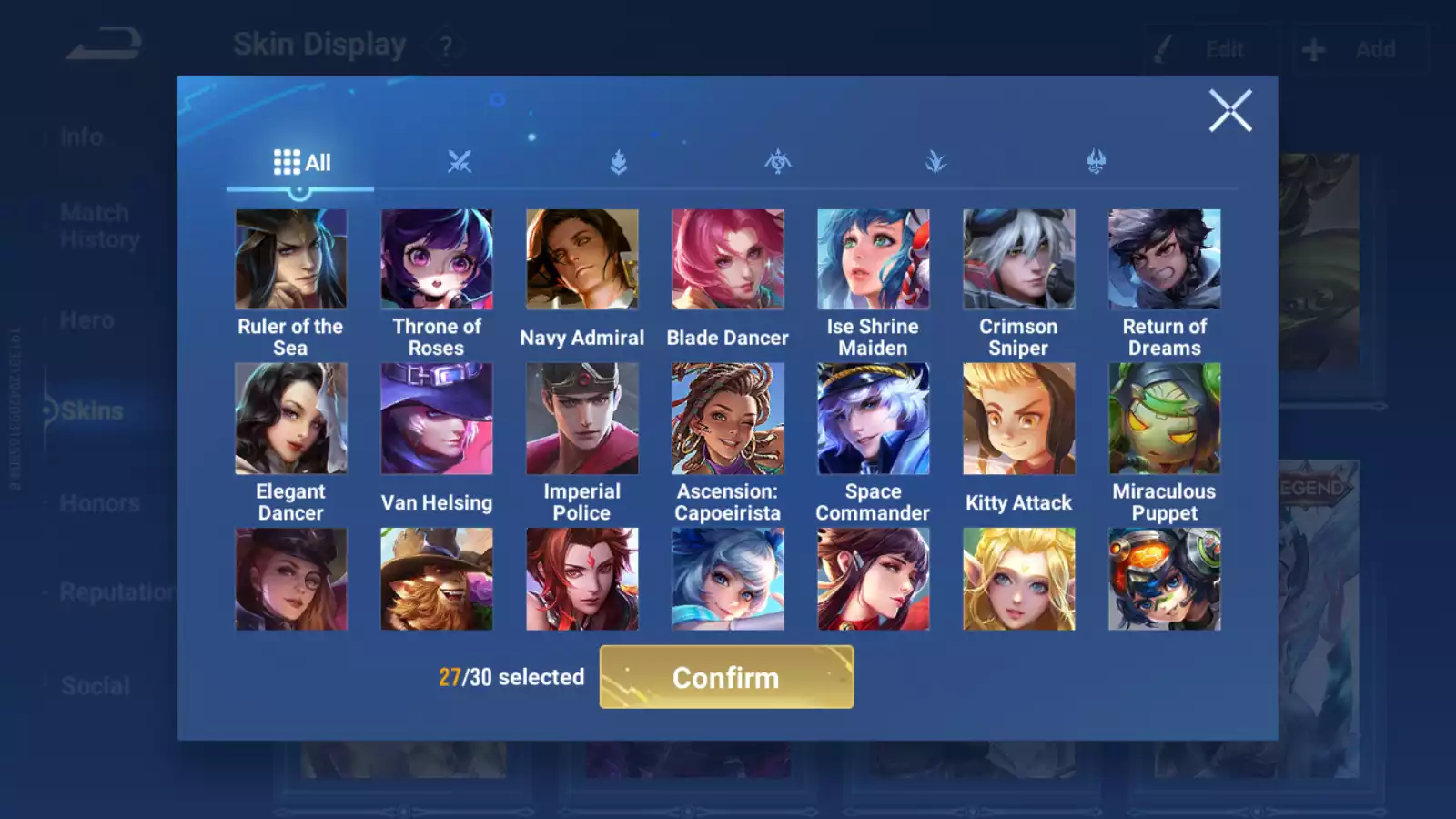Image resolution: width=1456 pixels, height=819 pixels.
Task: Choose the Kitty Attack skin
Action: [x=1018, y=419]
